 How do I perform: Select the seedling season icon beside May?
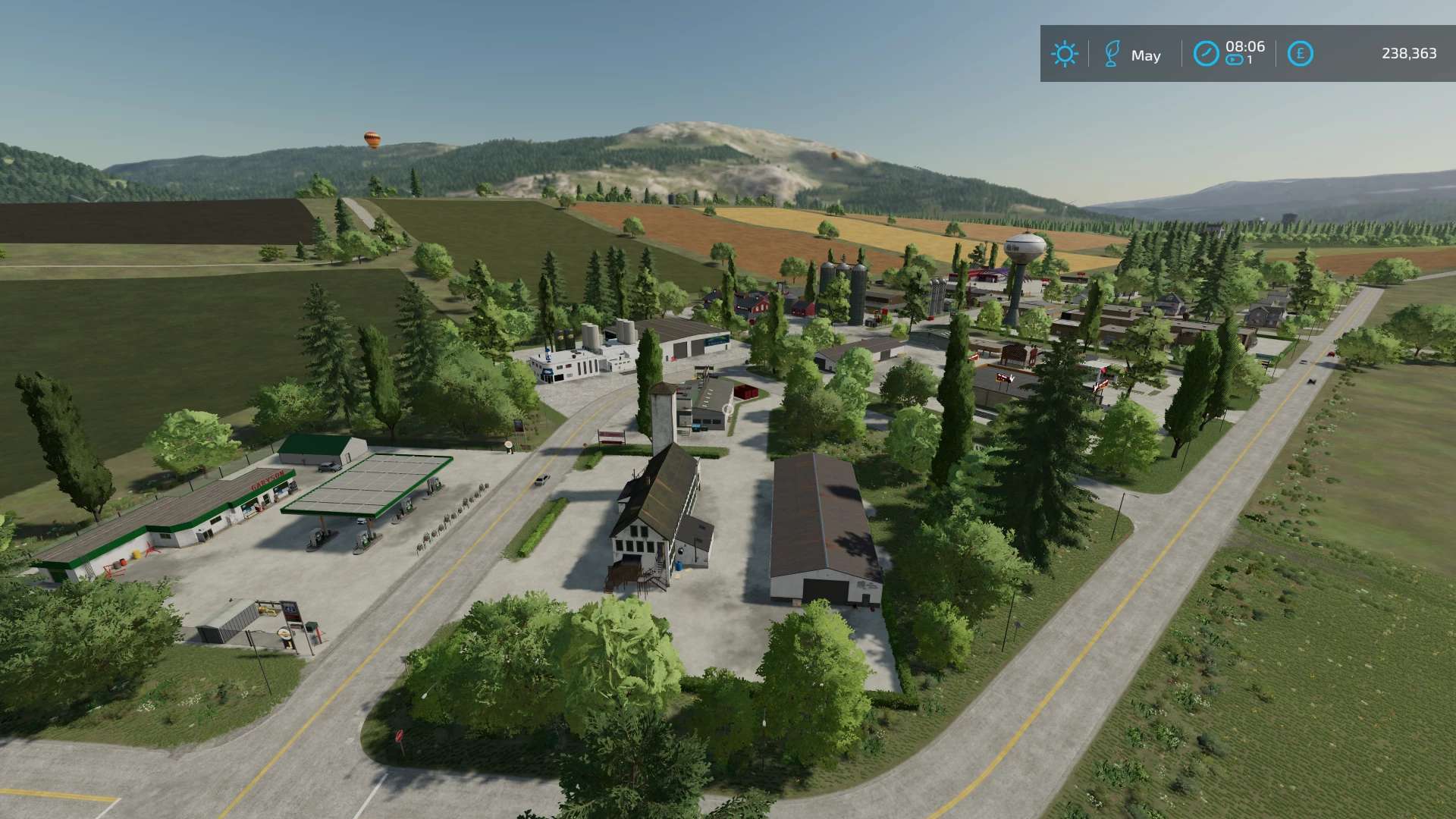[x=1112, y=54]
